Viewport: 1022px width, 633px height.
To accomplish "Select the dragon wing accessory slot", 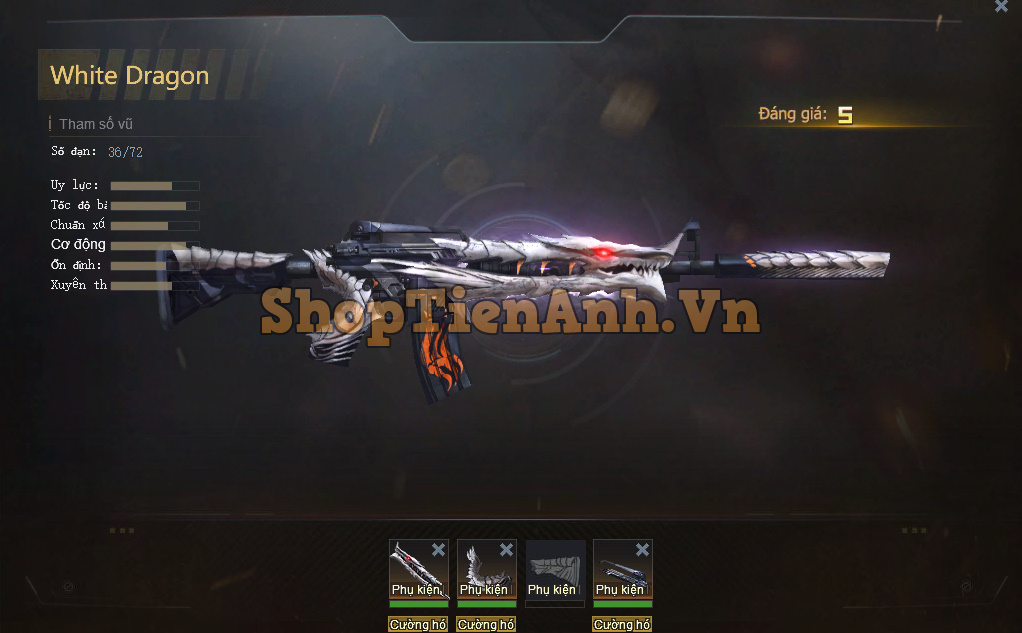I will 482,572.
